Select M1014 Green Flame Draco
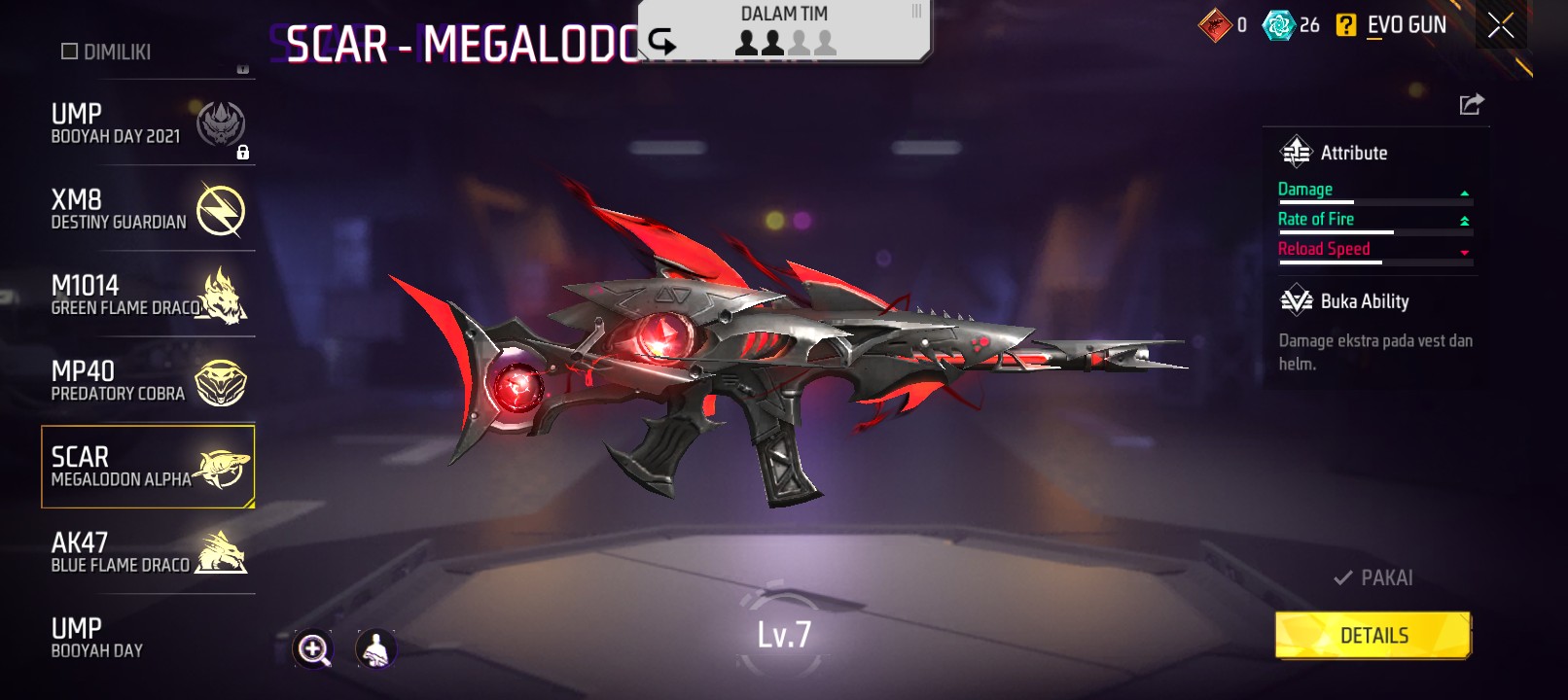This screenshot has height=700, width=1568. pos(147,296)
